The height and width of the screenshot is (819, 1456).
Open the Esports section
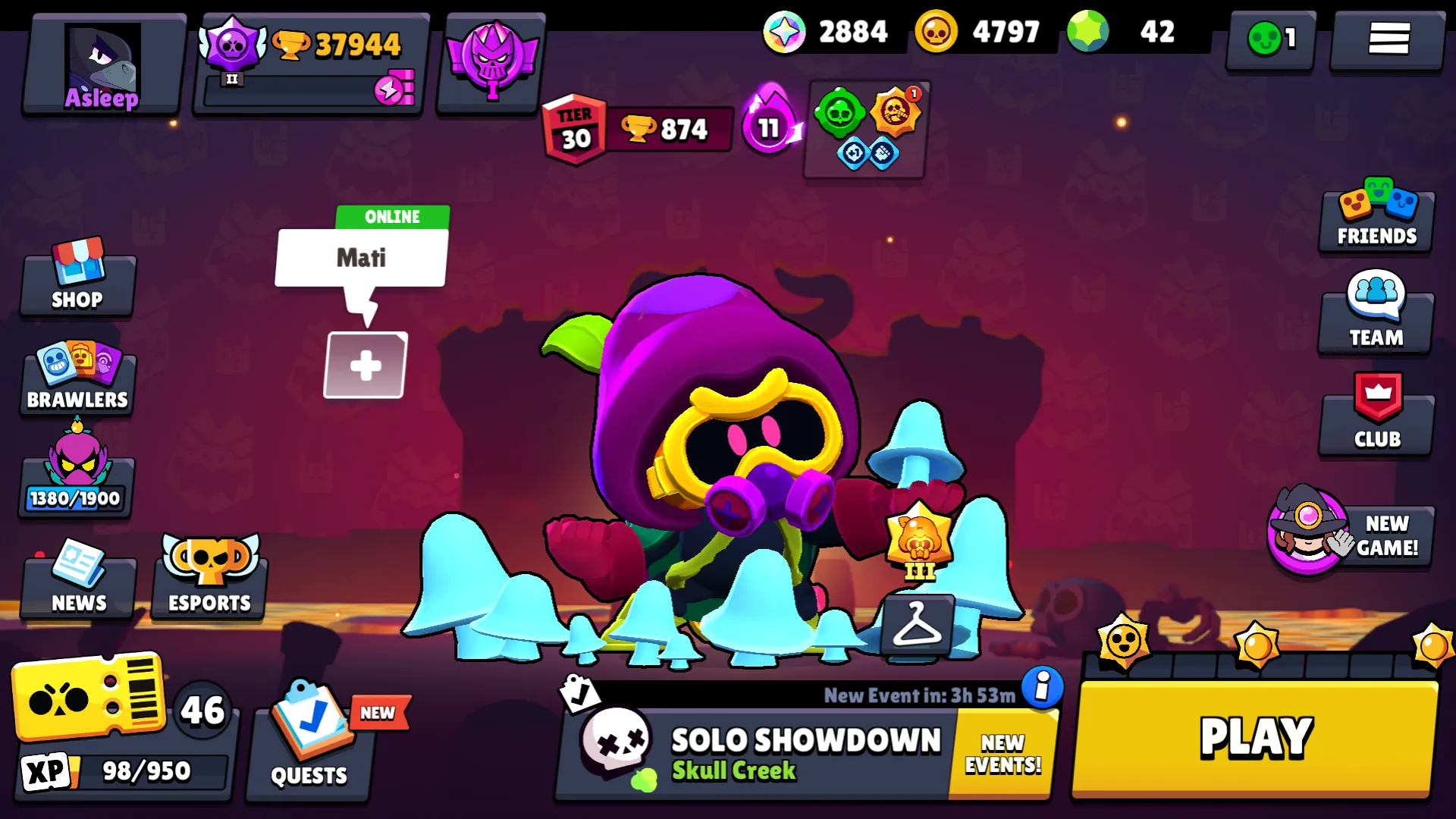click(208, 581)
